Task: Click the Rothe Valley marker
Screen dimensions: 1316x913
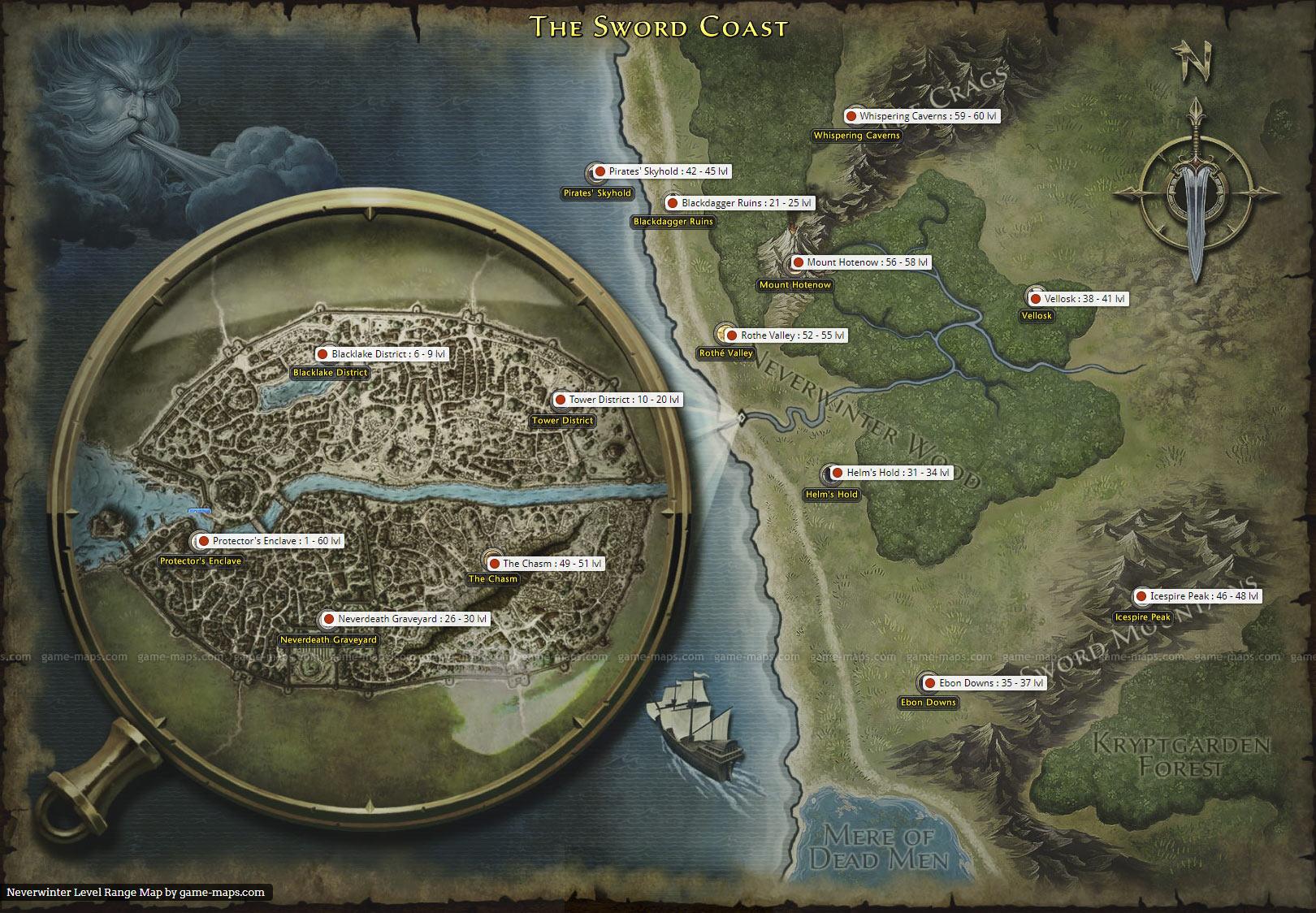Action: 732,335
